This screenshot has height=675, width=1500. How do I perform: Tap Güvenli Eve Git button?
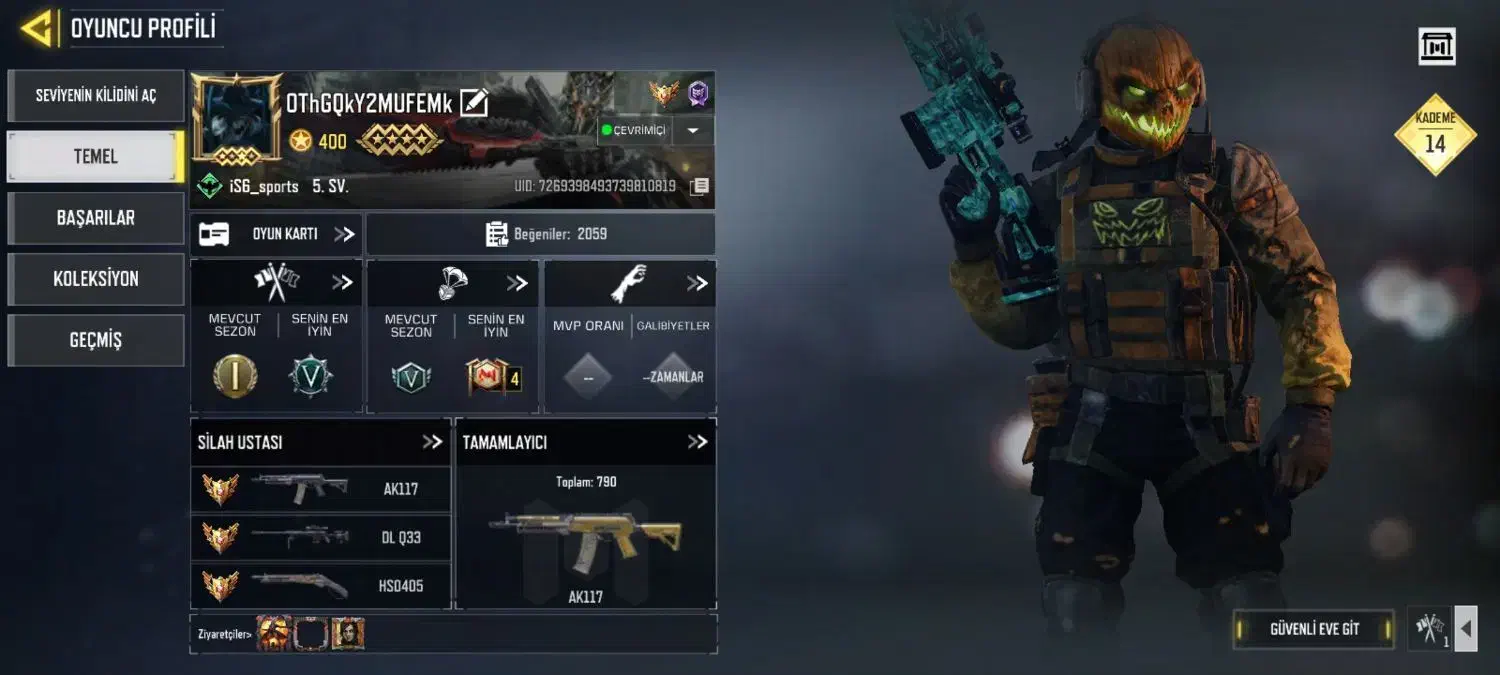1313,629
